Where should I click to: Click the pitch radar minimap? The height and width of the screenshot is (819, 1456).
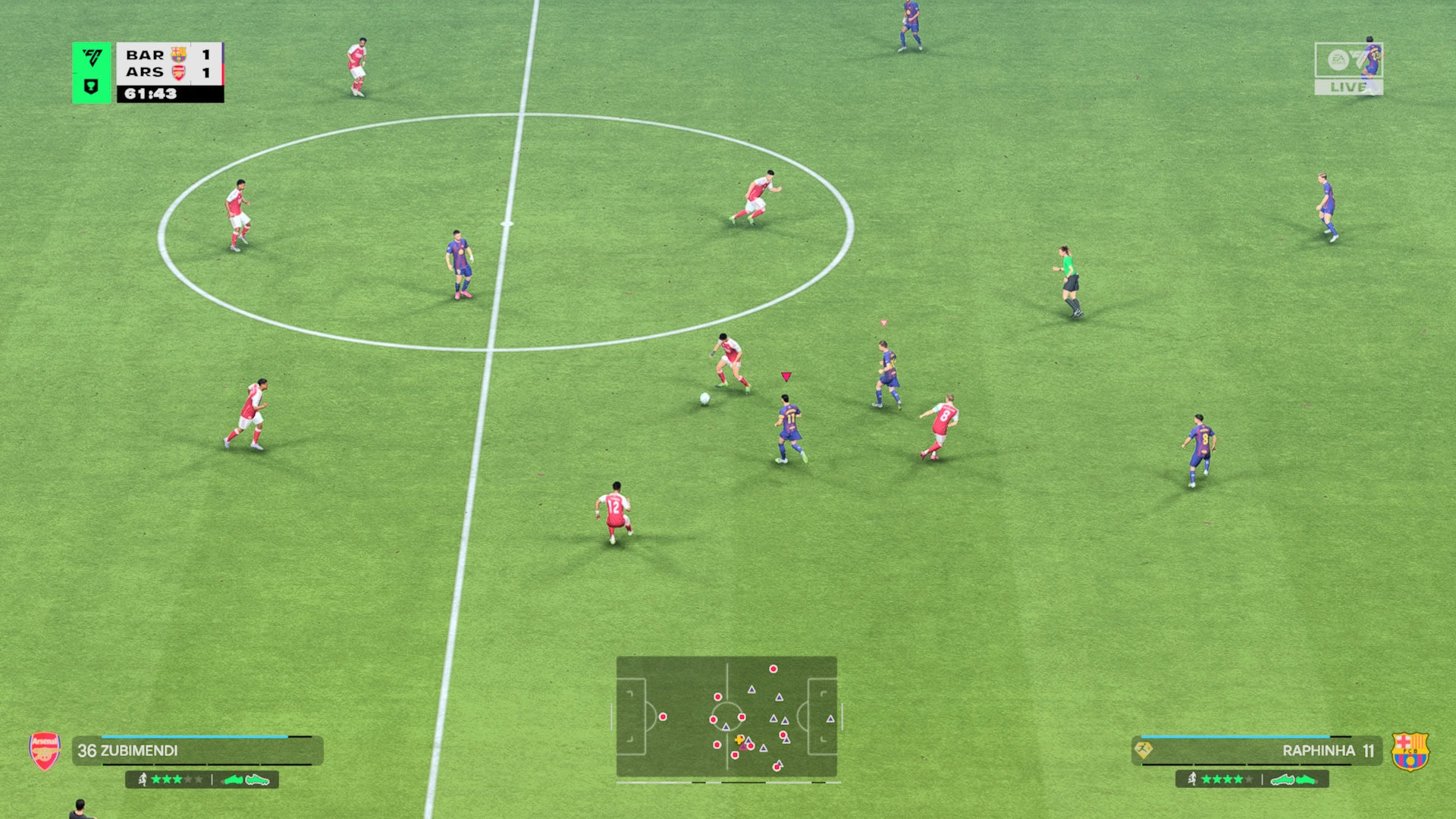pyautogui.click(x=726, y=717)
